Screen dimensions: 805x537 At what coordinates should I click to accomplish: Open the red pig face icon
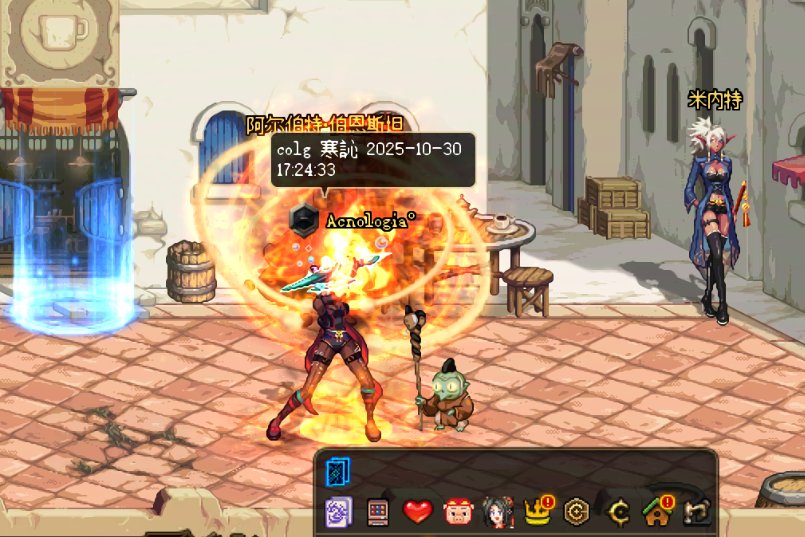click(x=457, y=513)
